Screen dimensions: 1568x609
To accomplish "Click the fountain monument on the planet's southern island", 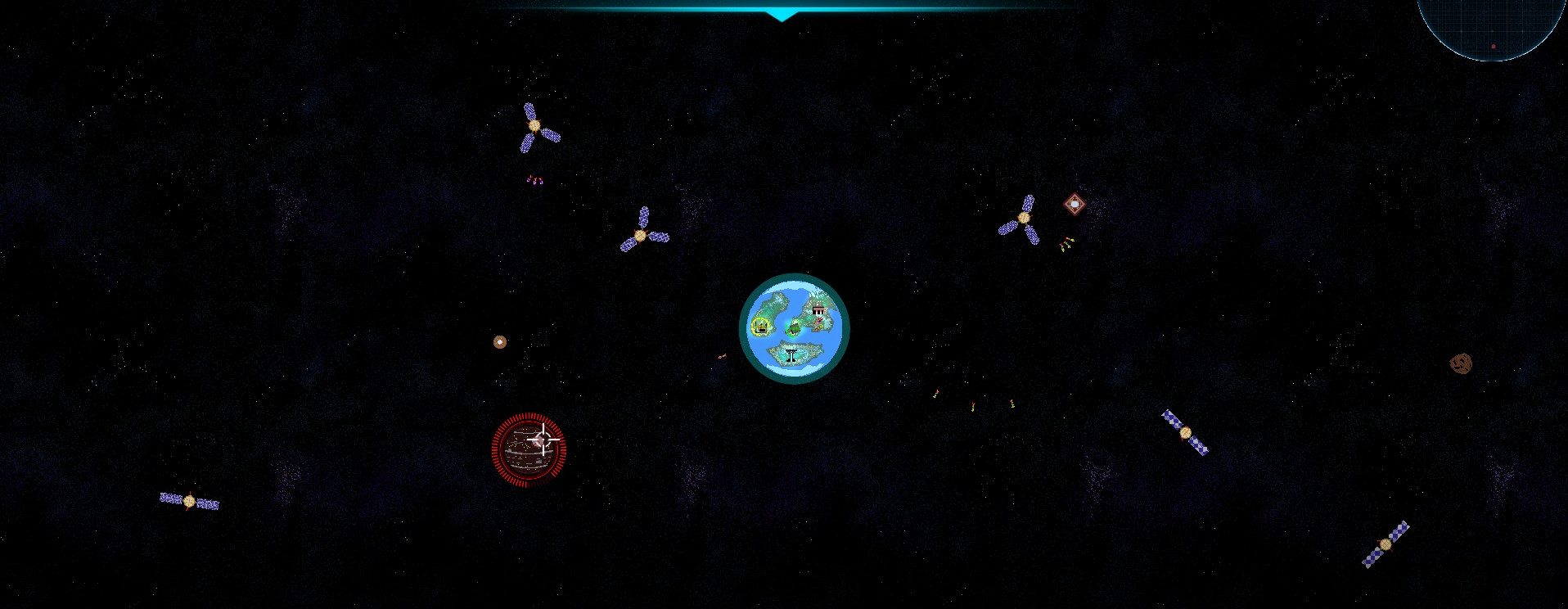I will pyautogui.click(x=791, y=354).
